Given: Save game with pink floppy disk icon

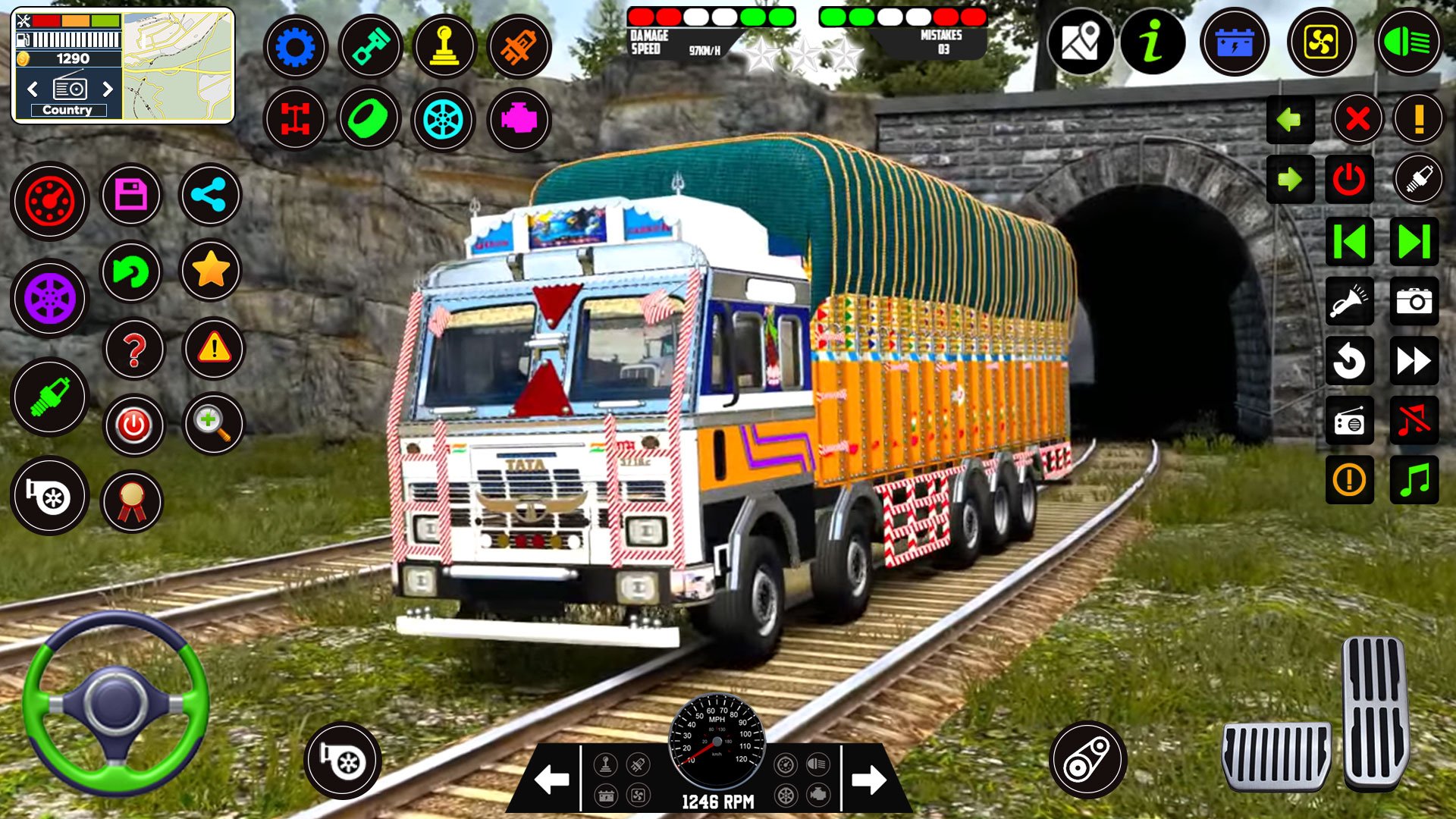Looking at the screenshot, I should 131,196.
